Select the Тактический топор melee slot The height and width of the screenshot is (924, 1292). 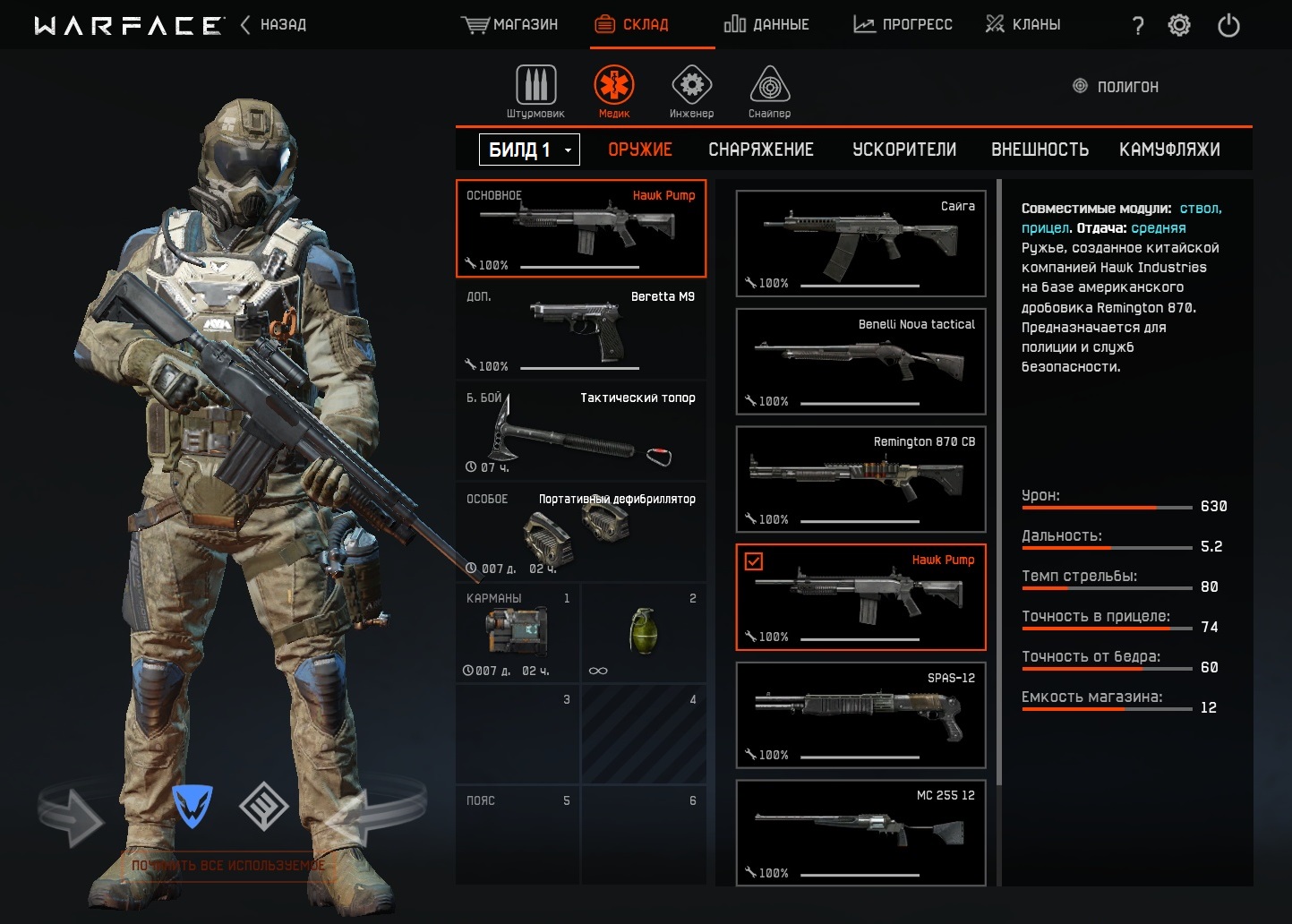tap(580, 431)
